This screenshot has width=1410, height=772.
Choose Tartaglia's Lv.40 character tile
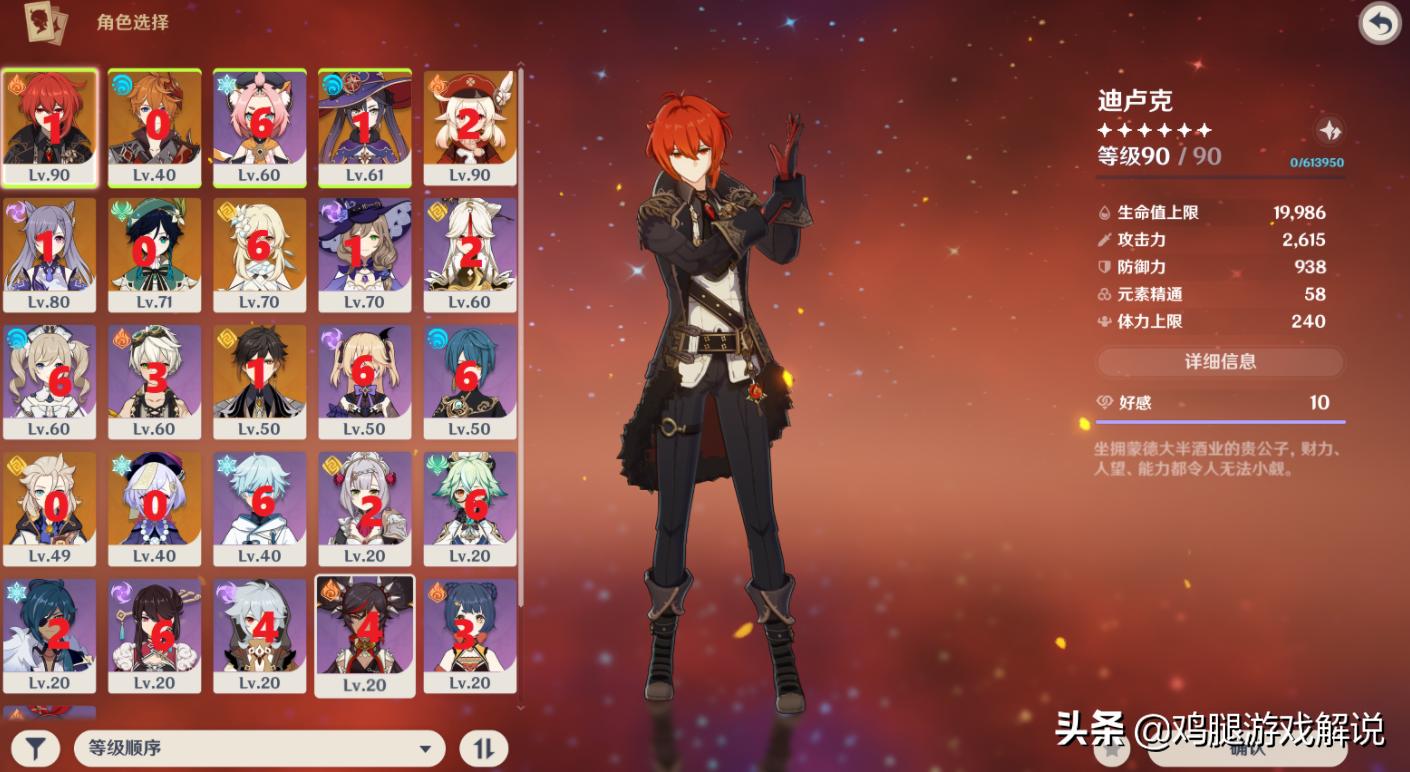[154, 127]
